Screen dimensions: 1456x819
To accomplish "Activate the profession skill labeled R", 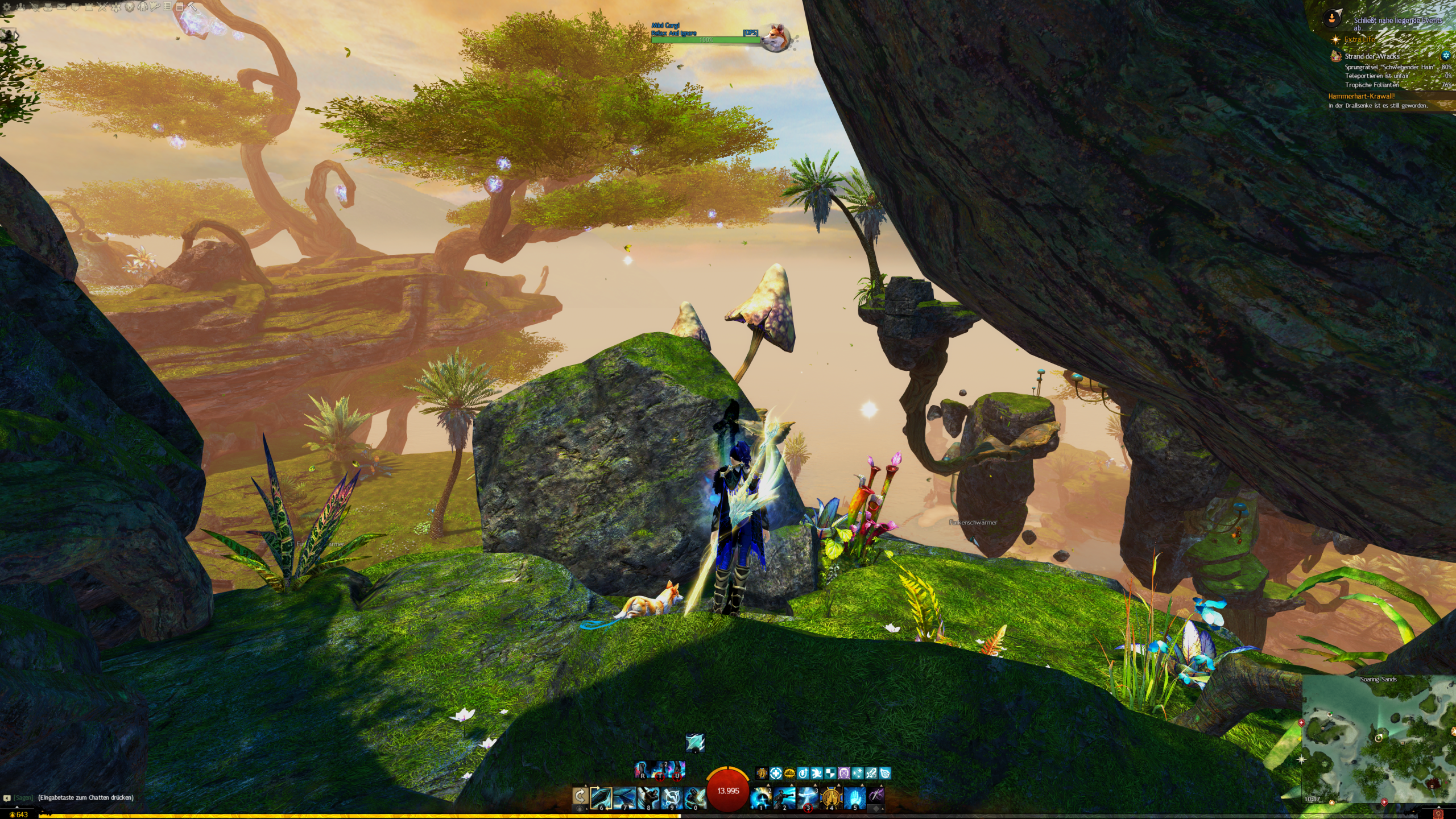I will click(x=642, y=771).
